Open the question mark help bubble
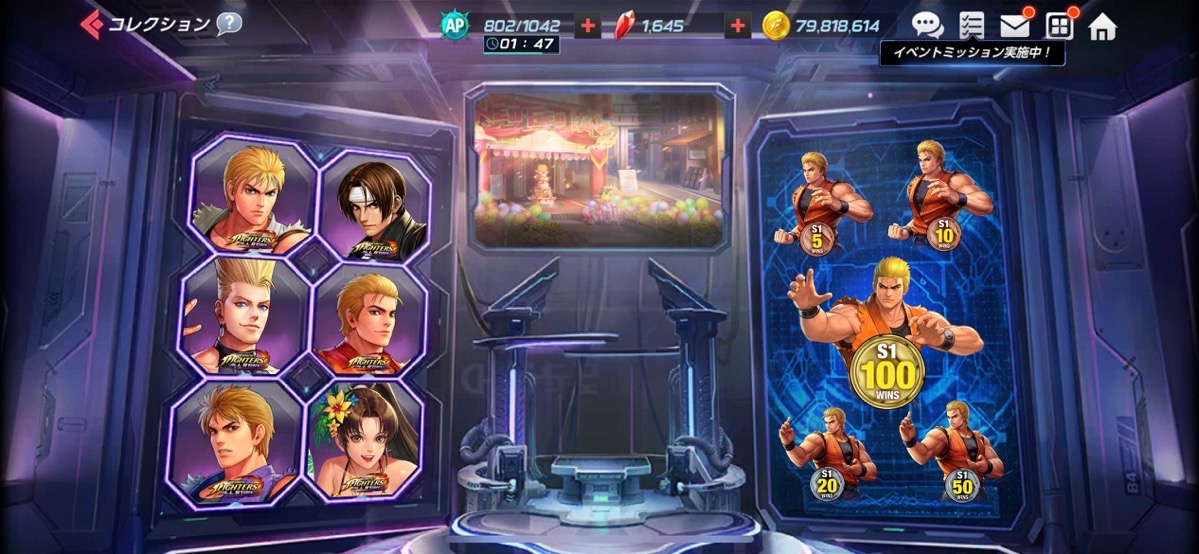Screen dimensions: 1199x554 click(x=229, y=24)
